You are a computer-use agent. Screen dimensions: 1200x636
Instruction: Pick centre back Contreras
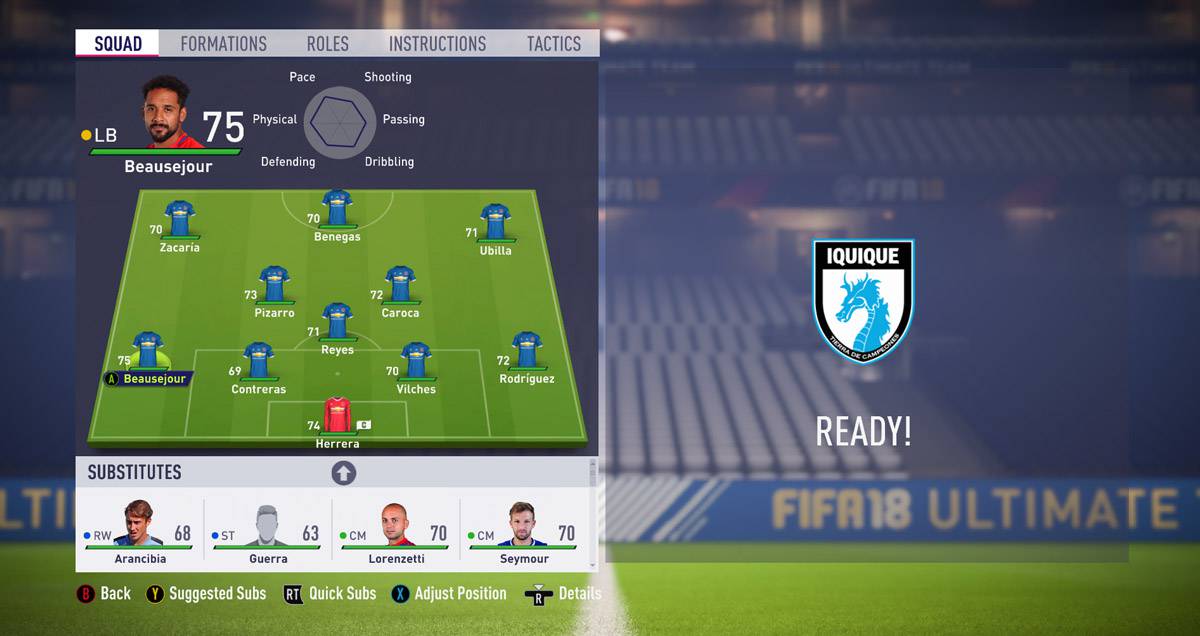click(x=258, y=361)
